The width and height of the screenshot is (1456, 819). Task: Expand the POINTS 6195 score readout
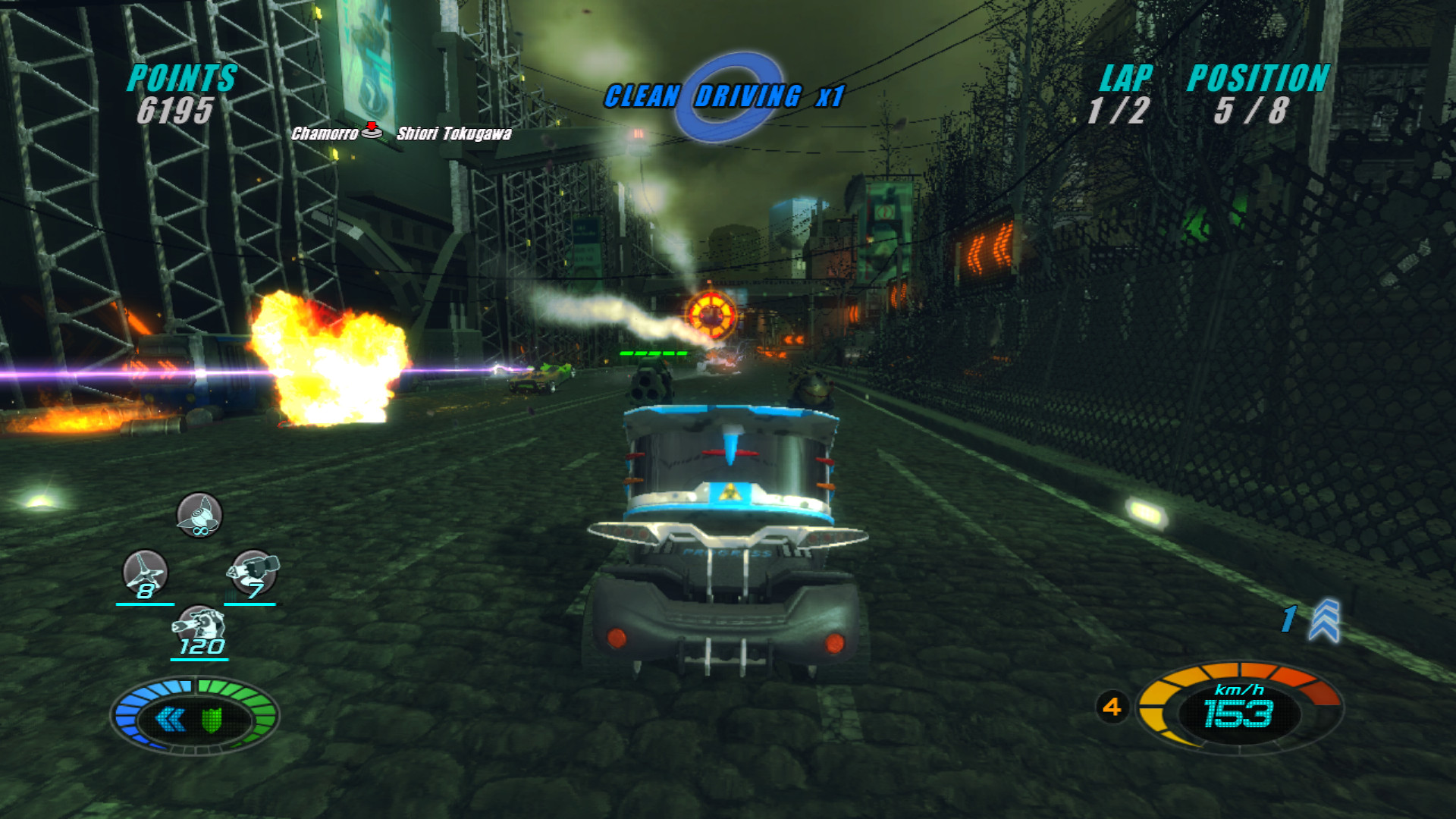(180, 95)
